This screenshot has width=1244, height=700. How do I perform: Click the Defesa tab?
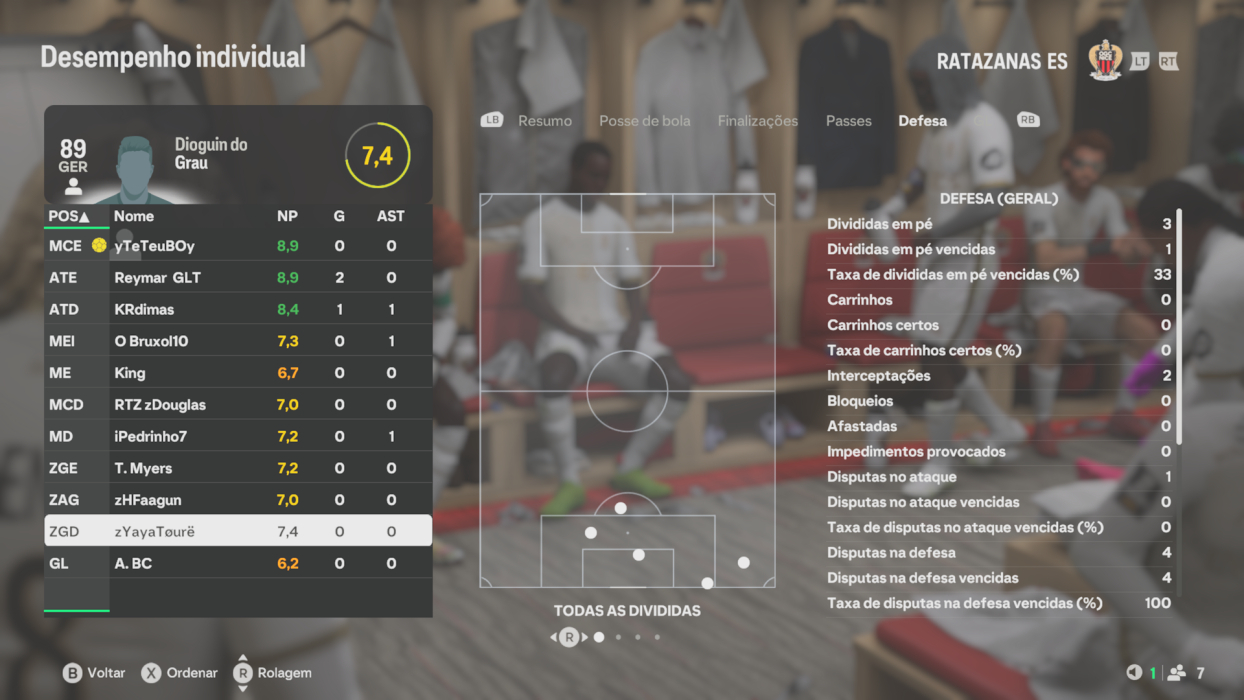click(922, 121)
